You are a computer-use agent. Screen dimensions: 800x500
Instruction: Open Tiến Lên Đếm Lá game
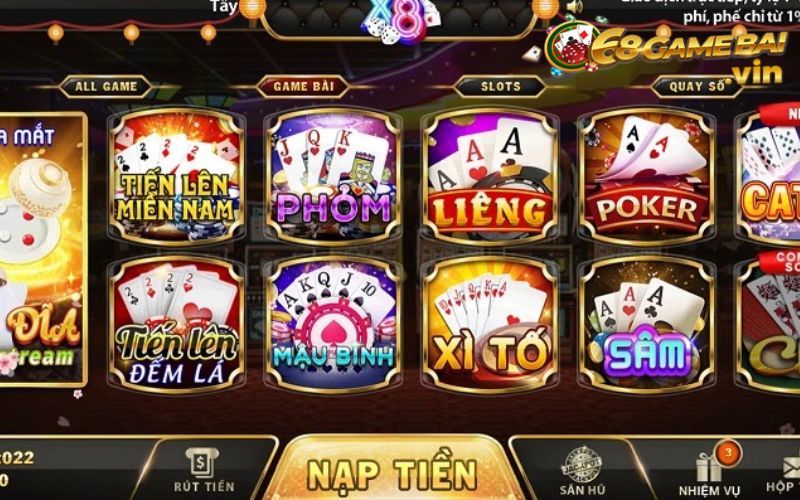click(x=176, y=325)
